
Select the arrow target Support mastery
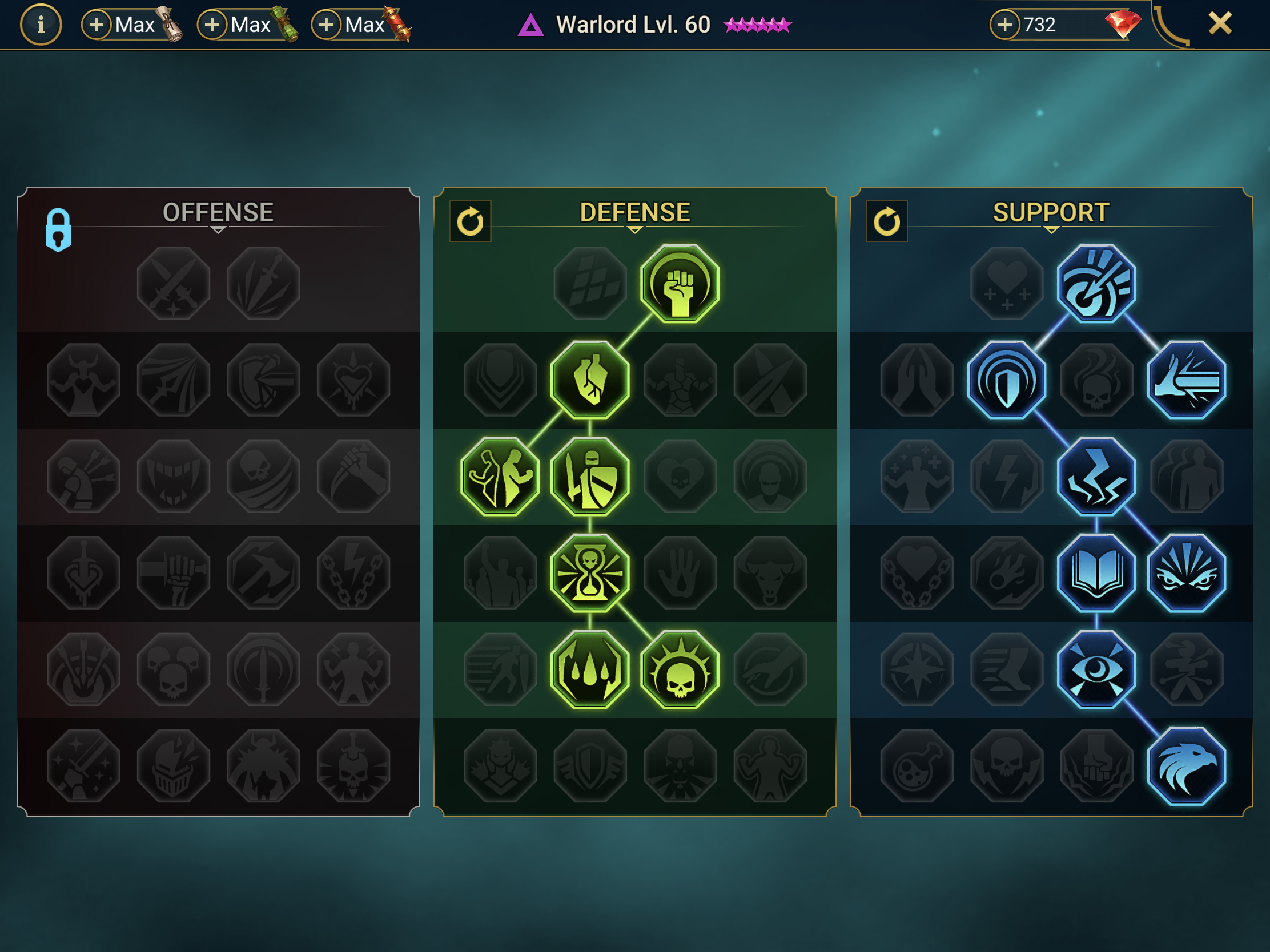coord(1096,284)
